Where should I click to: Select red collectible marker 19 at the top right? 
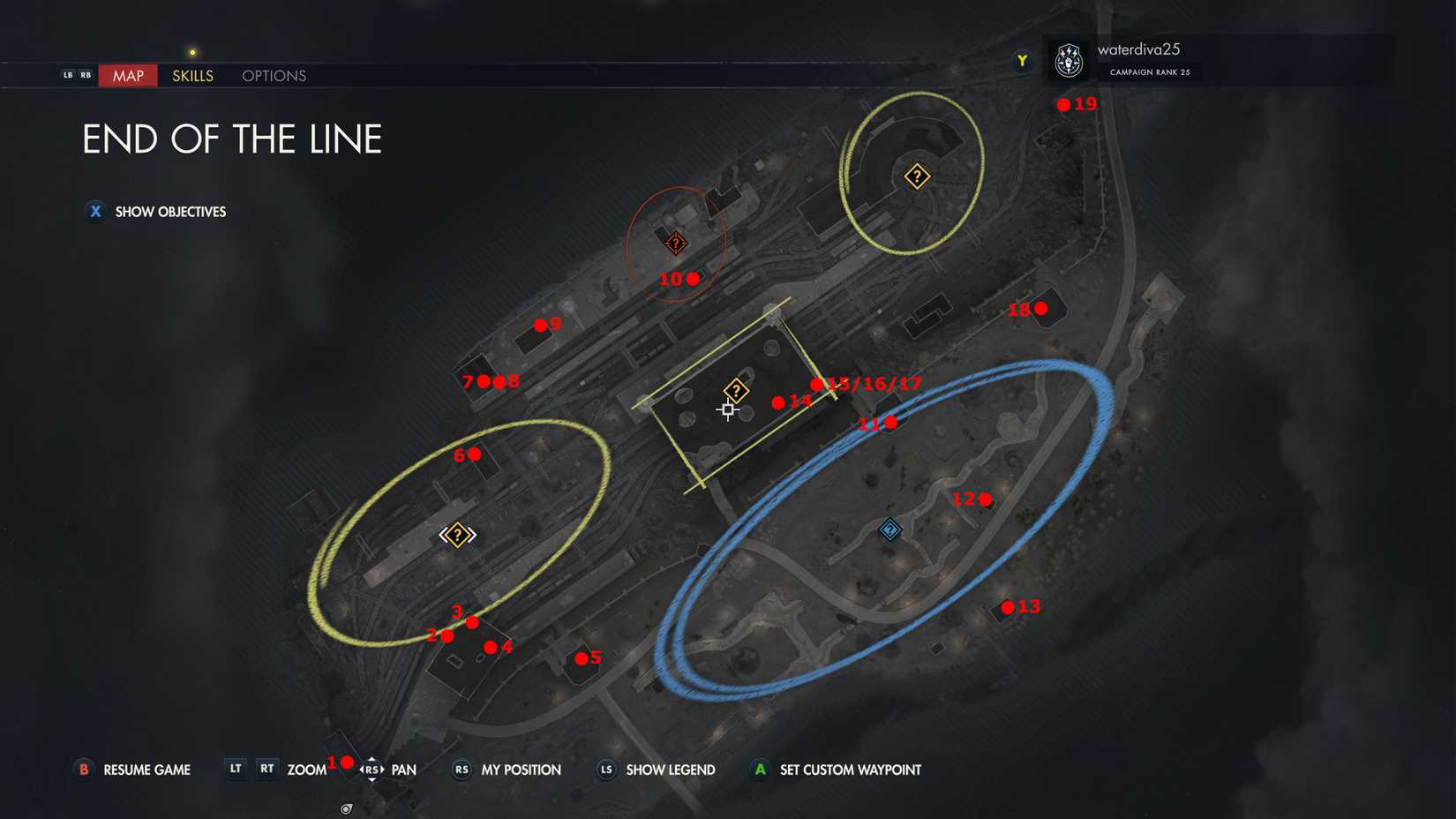[x=1063, y=103]
